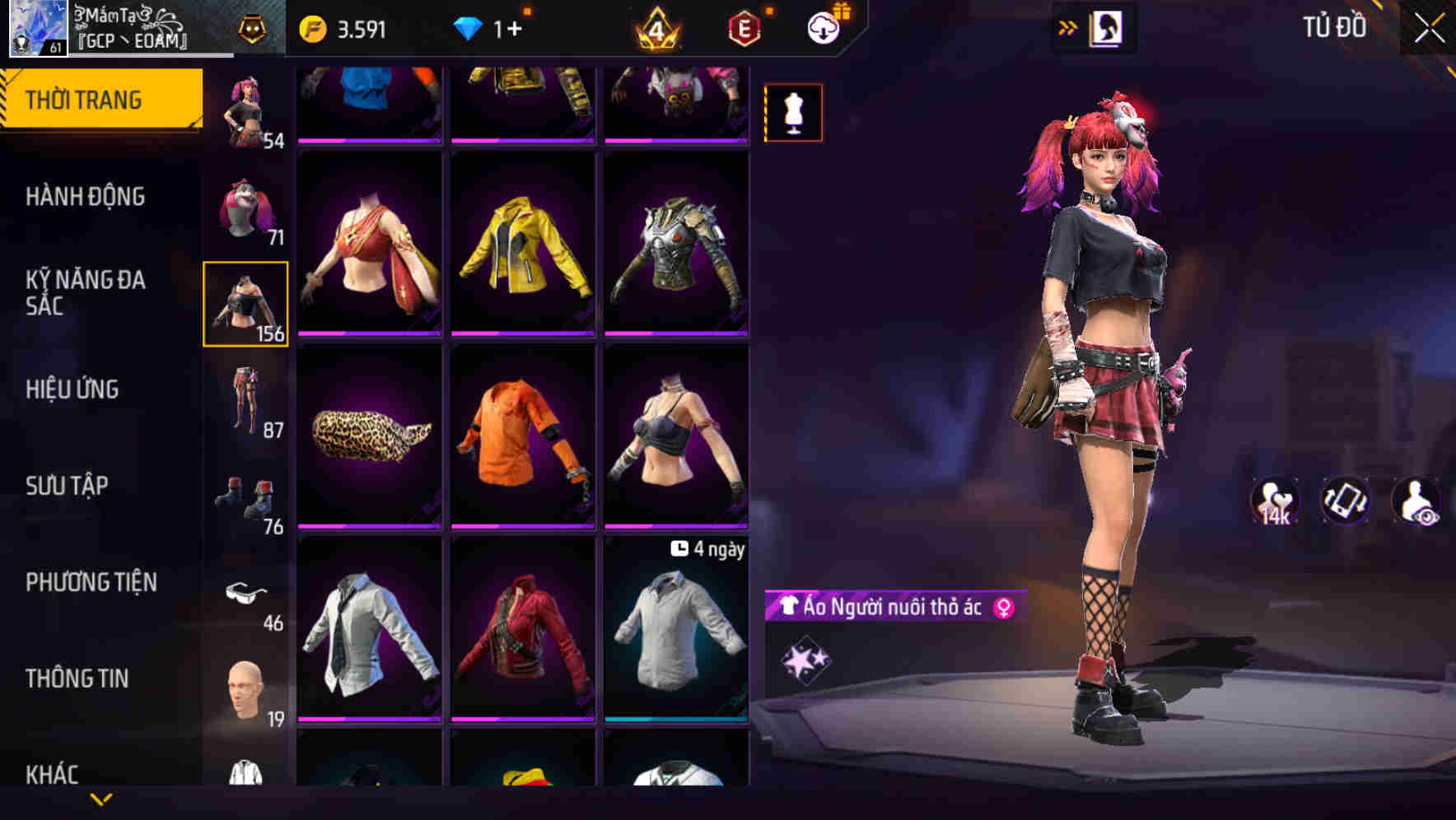The height and width of the screenshot is (820, 1456).
Task: Expand the category list with the bottom chevron
Action: coord(101,798)
